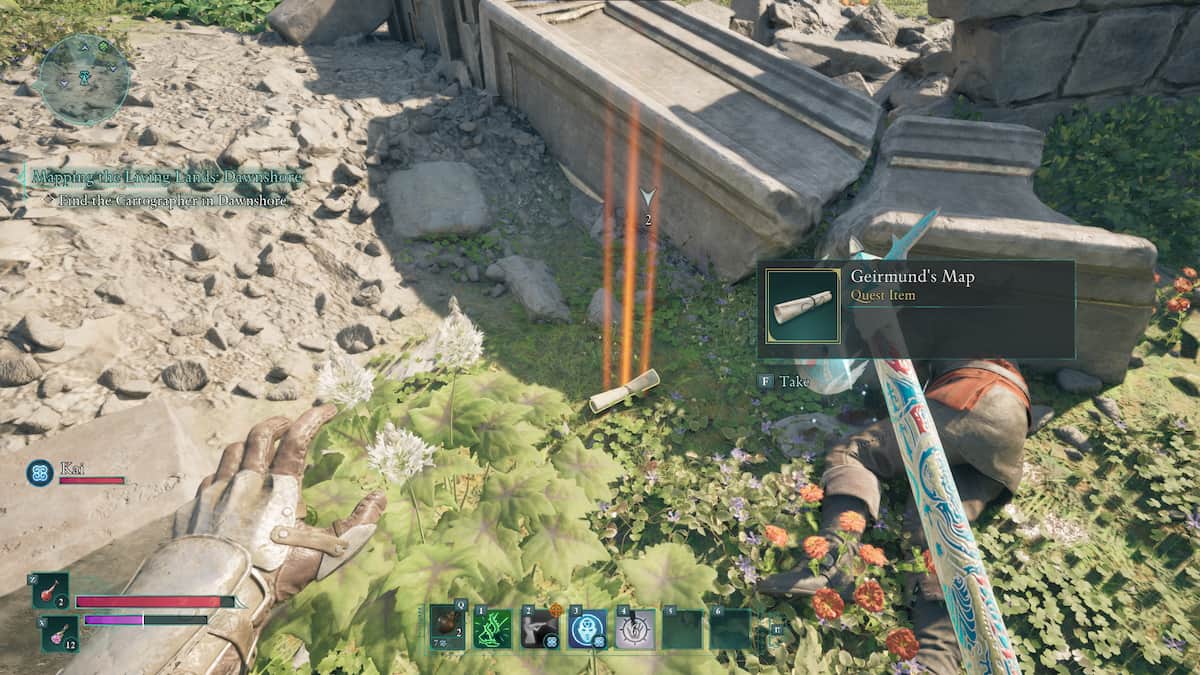Use the red health potion slot

(x=50, y=592)
